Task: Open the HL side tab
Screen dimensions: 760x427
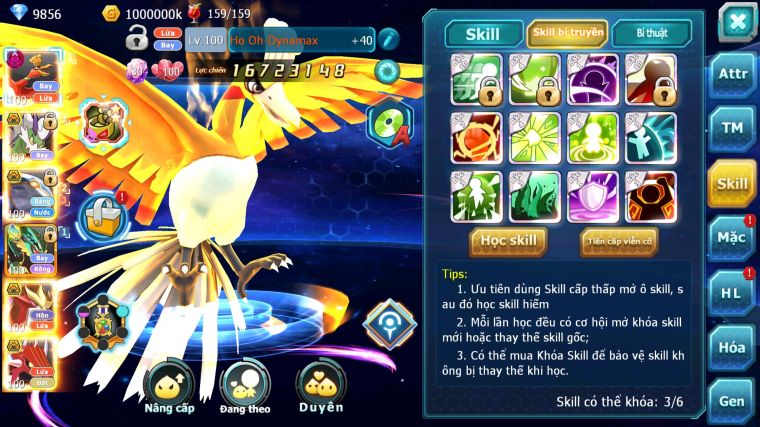Action: click(x=732, y=293)
